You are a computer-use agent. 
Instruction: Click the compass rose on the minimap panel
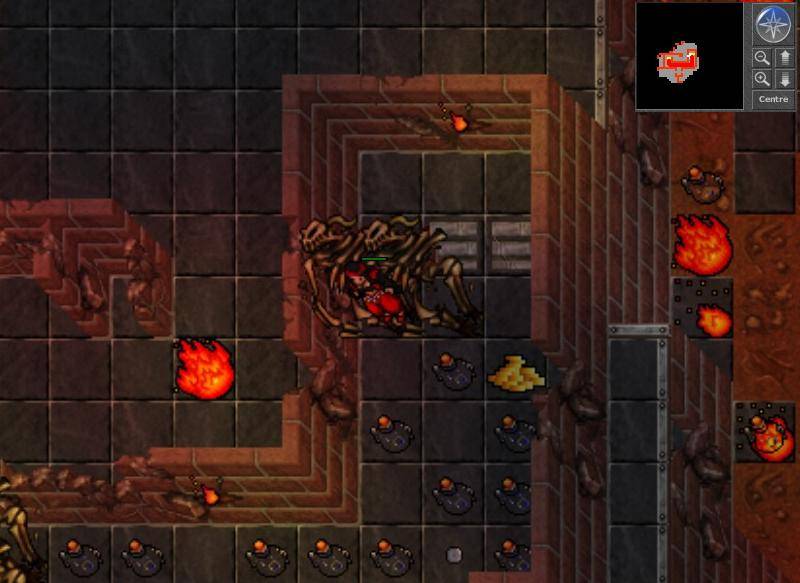click(x=773, y=24)
